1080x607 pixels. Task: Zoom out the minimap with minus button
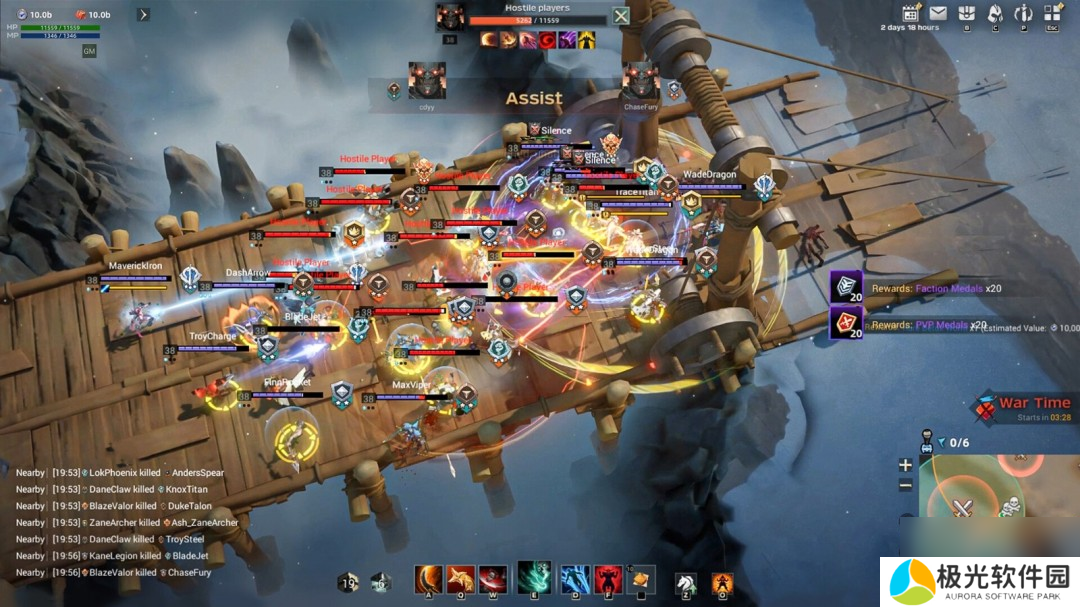(905, 485)
